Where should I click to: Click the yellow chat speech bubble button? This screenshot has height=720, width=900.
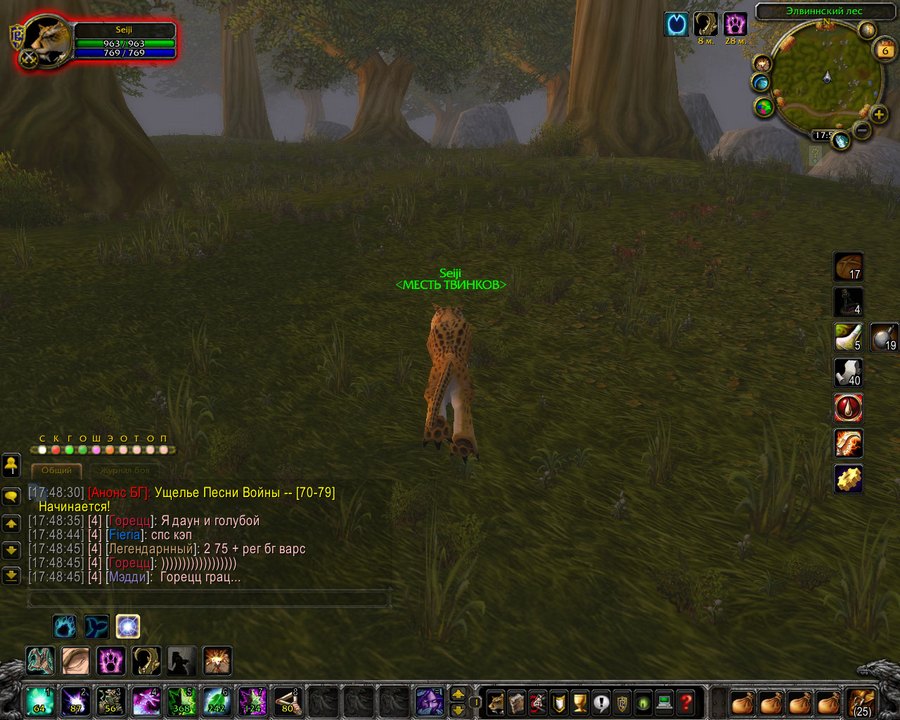pyautogui.click(x=11, y=497)
